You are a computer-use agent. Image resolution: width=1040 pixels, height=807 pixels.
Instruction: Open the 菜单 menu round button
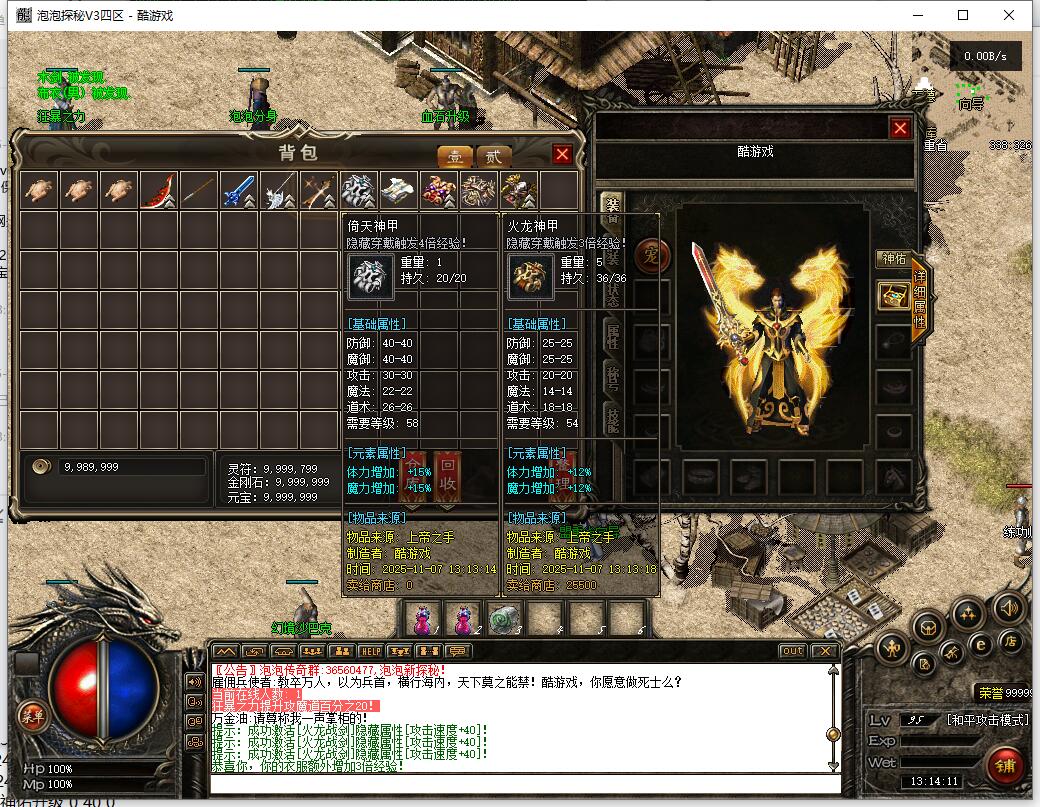pyautogui.click(x=32, y=715)
